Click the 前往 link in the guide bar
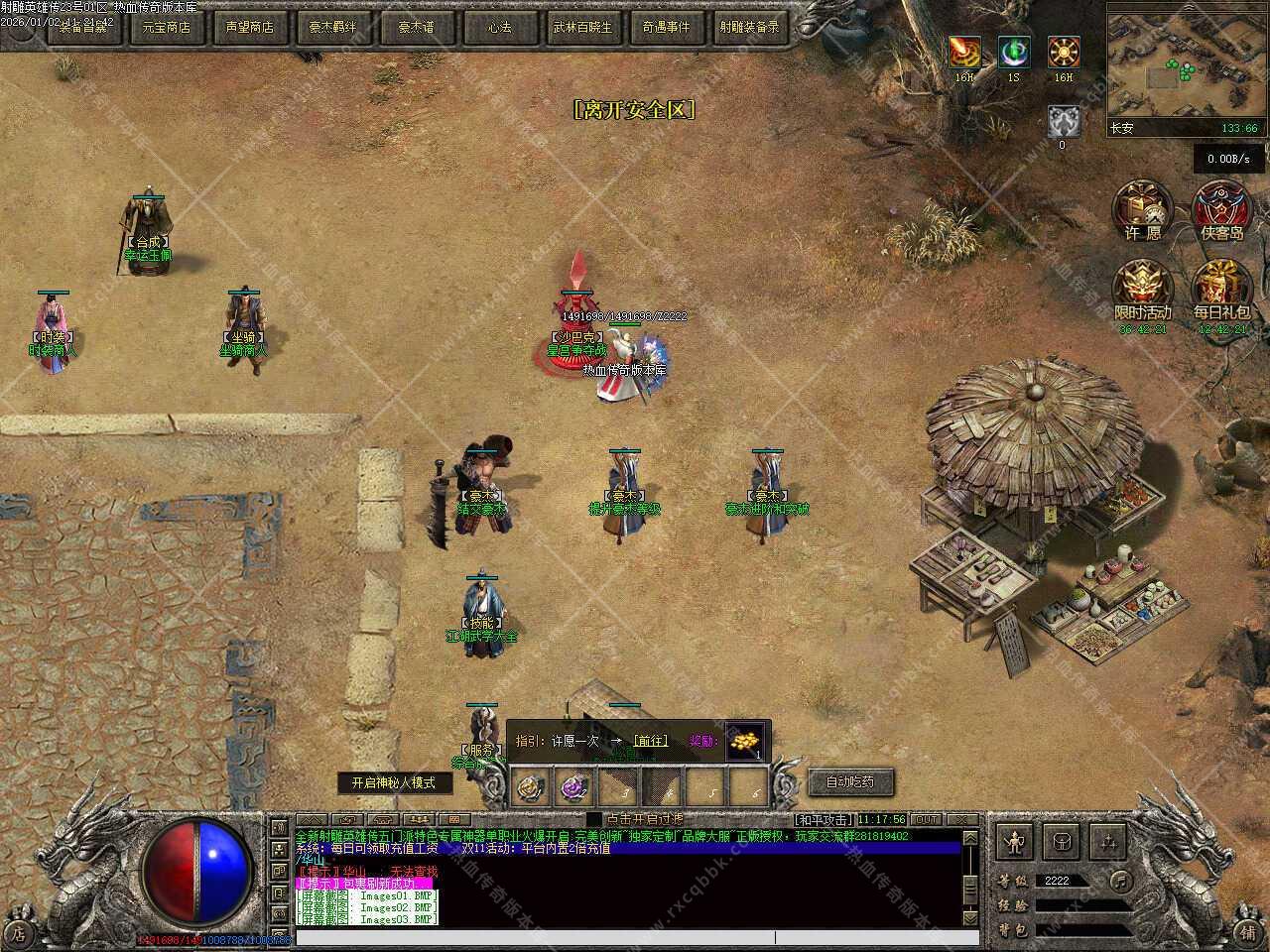Image resolution: width=1270 pixels, height=952 pixels. pos(650,741)
